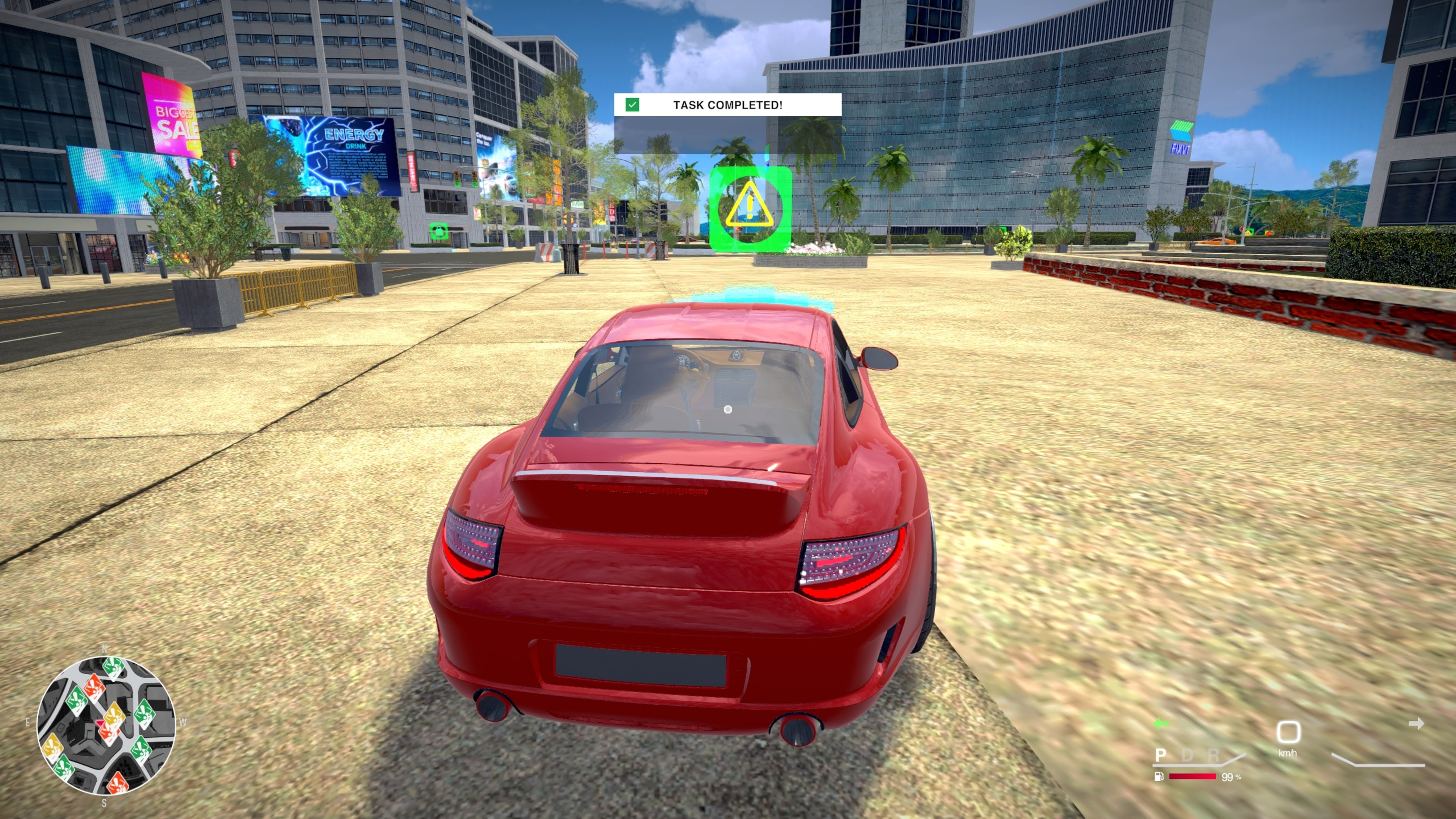Click the N compass label above the minimap

click(x=105, y=648)
